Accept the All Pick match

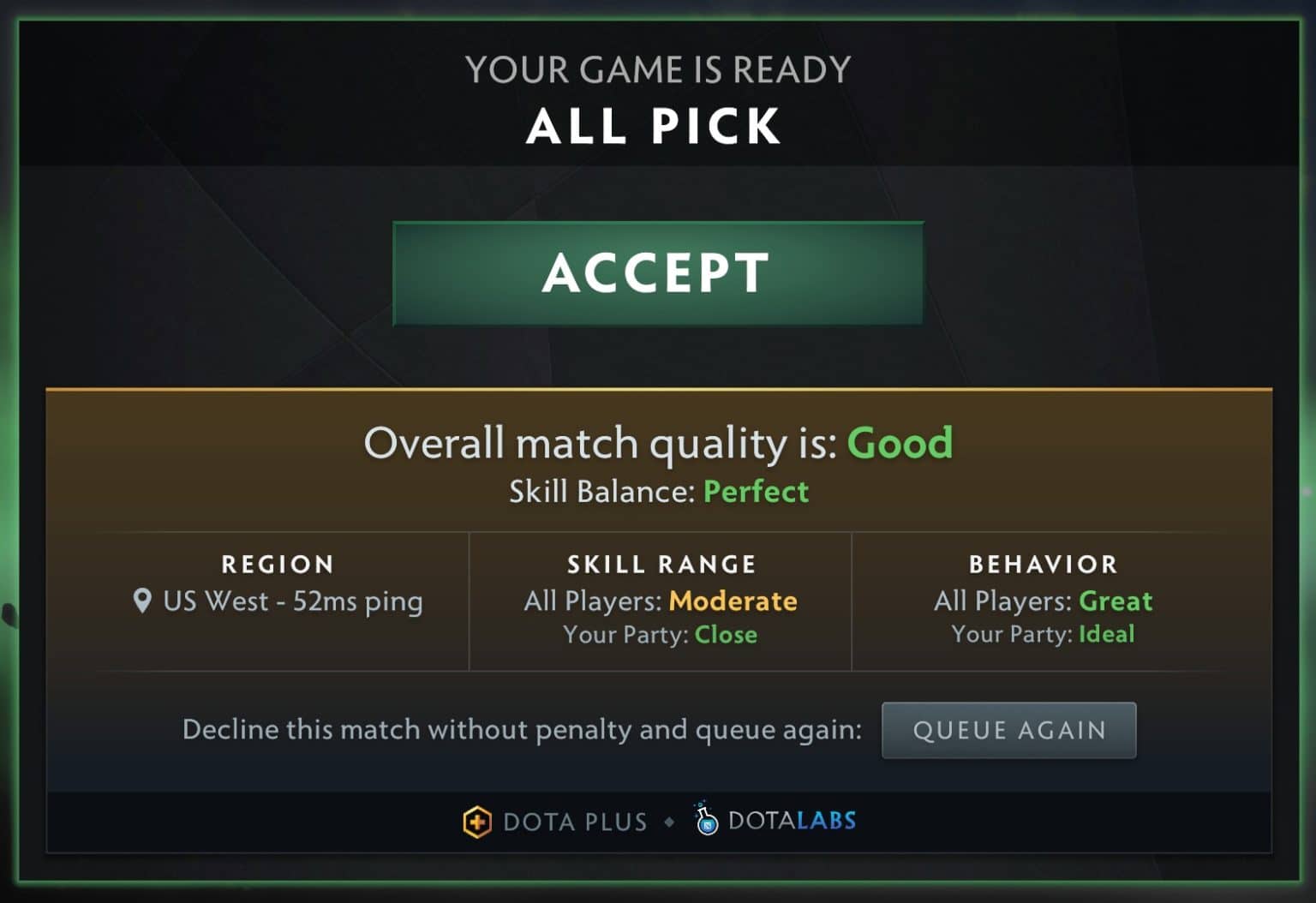(x=656, y=272)
